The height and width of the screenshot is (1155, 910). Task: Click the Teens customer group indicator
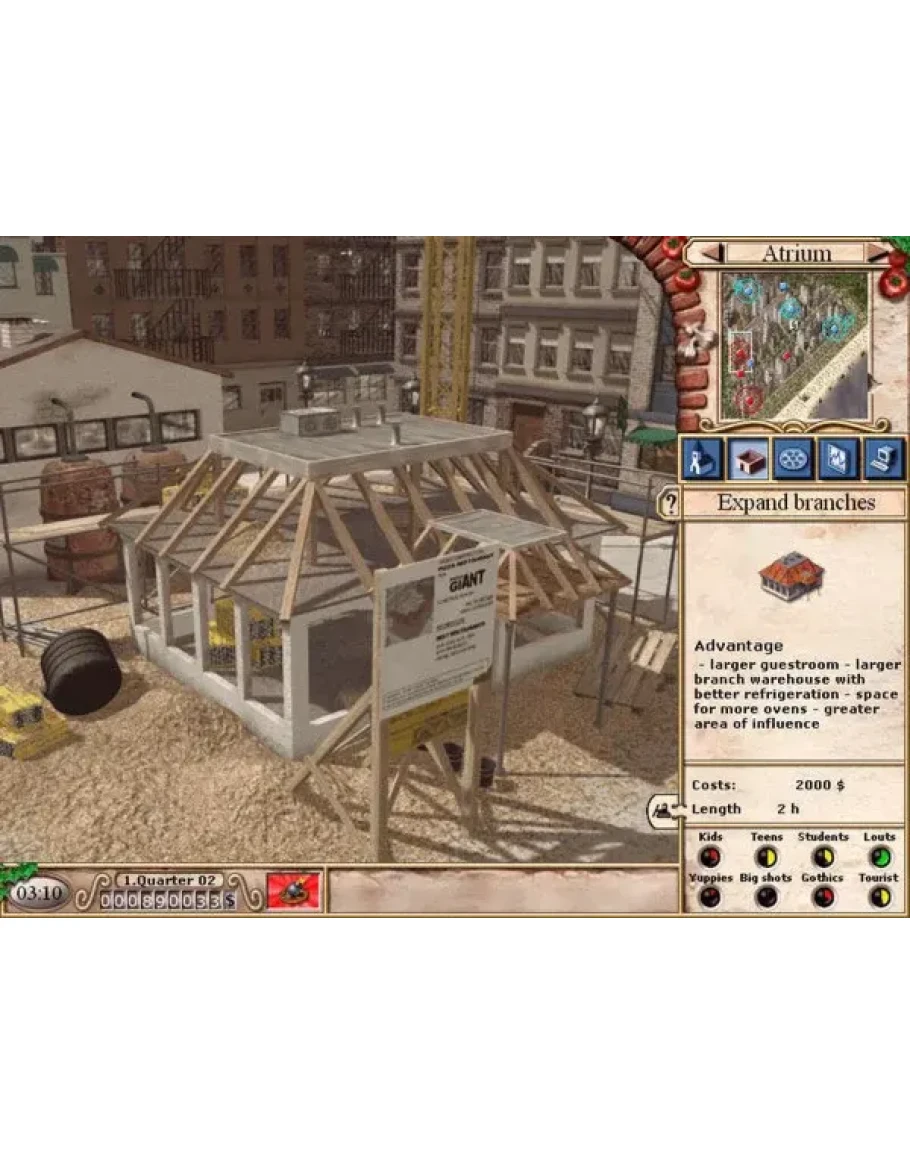pyautogui.click(x=766, y=857)
